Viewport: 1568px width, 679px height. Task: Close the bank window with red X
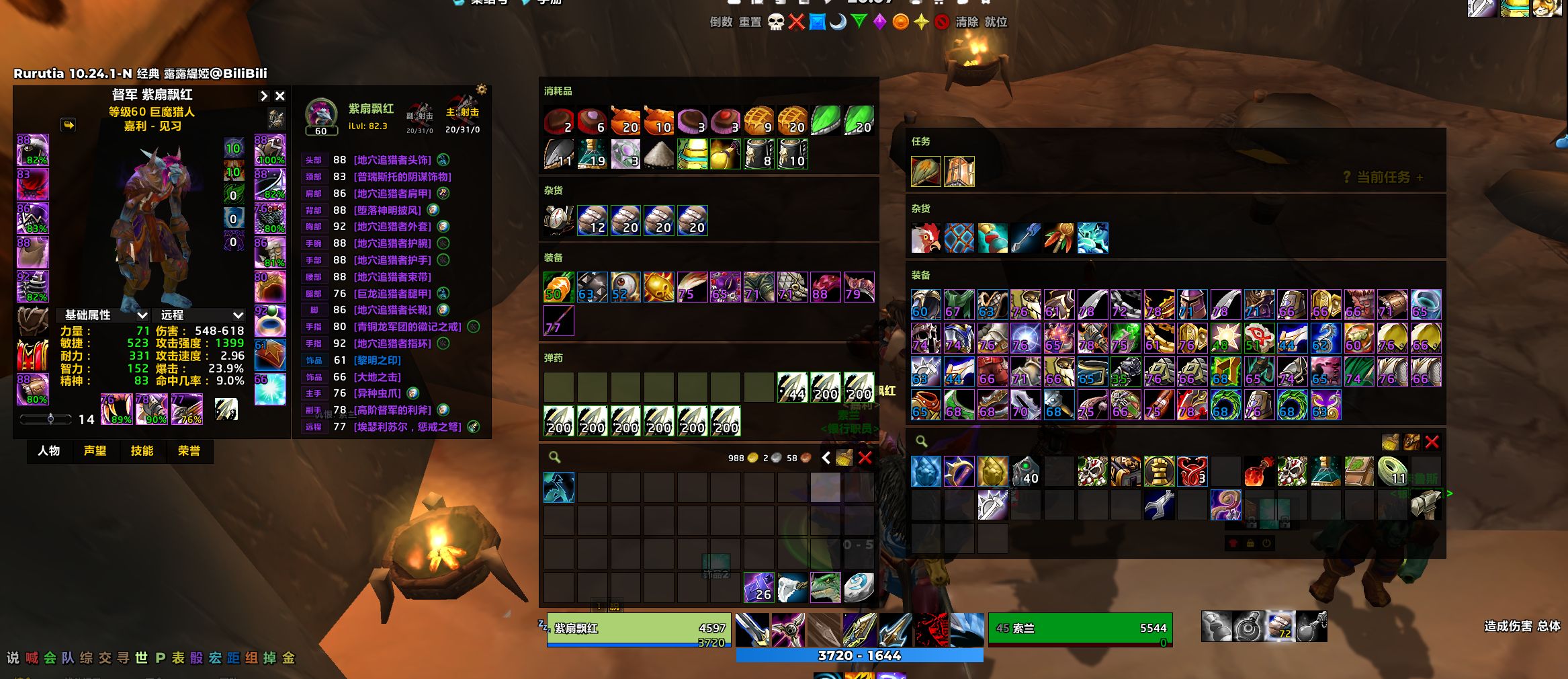point(1432,442)
